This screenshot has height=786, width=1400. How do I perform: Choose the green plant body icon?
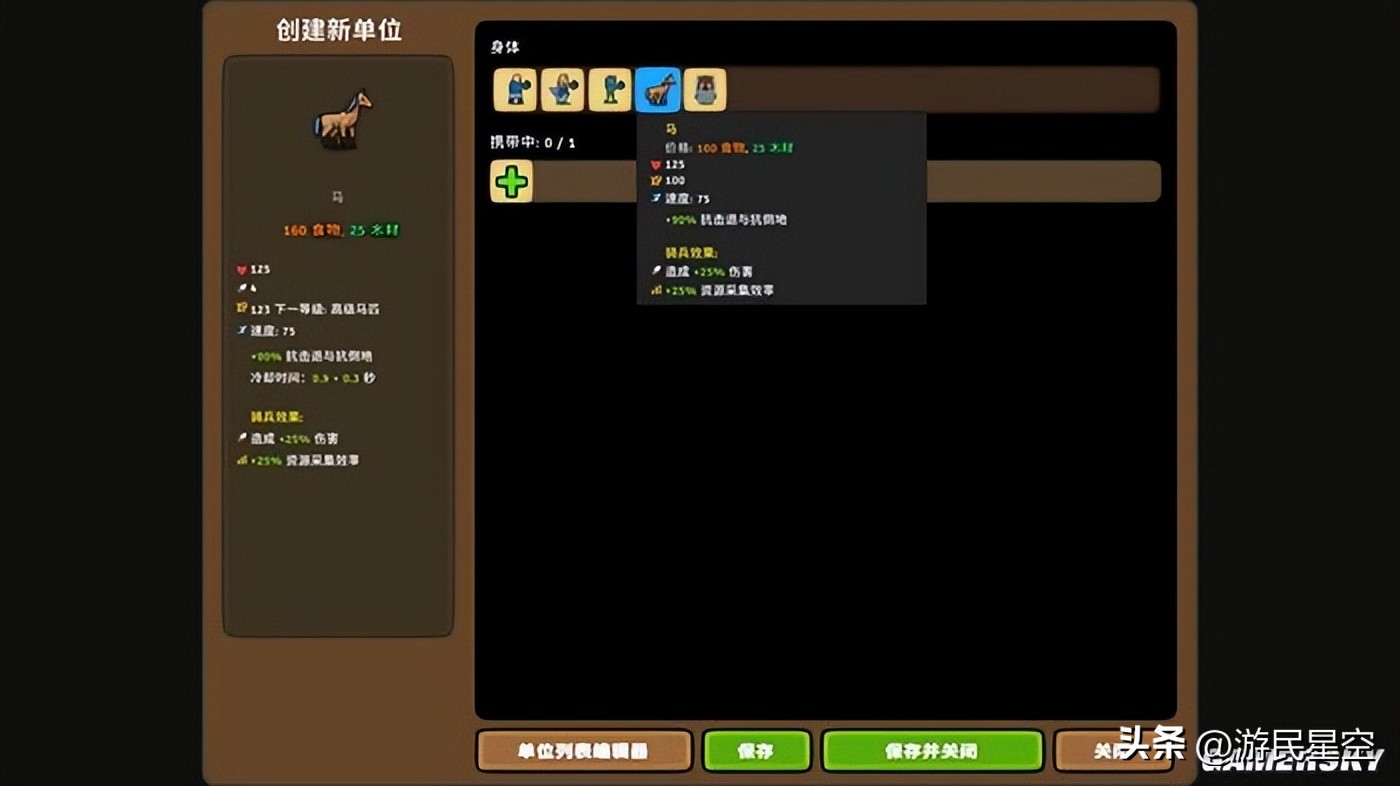pos(609,89)
